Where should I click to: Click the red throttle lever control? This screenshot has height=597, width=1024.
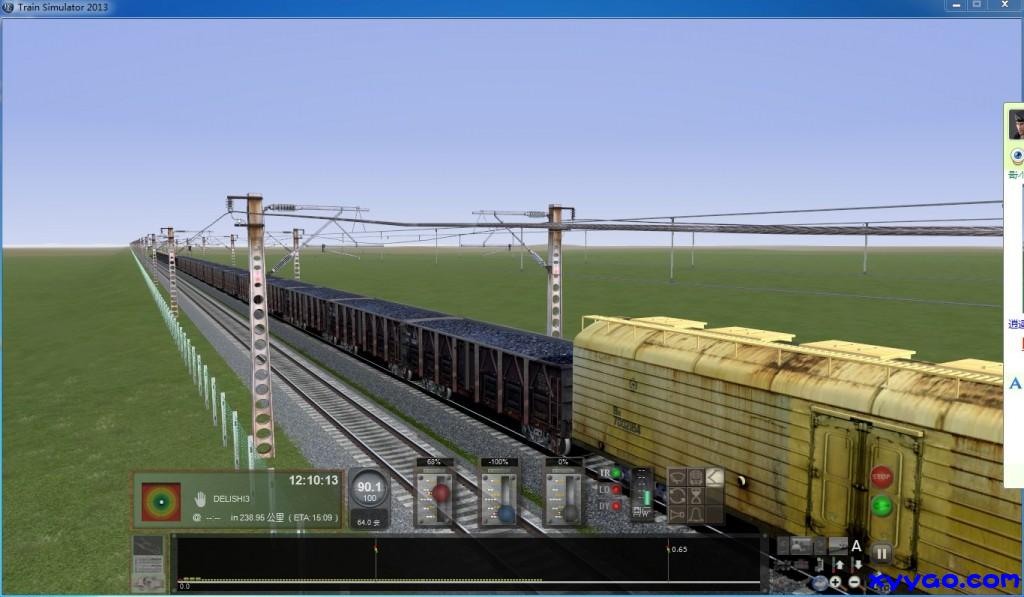440,493
